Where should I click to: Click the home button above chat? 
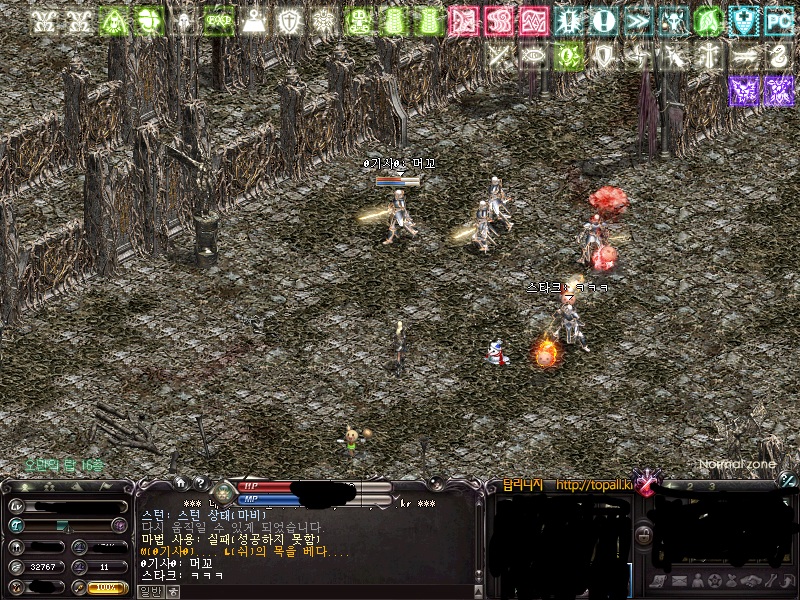[180, 482]
